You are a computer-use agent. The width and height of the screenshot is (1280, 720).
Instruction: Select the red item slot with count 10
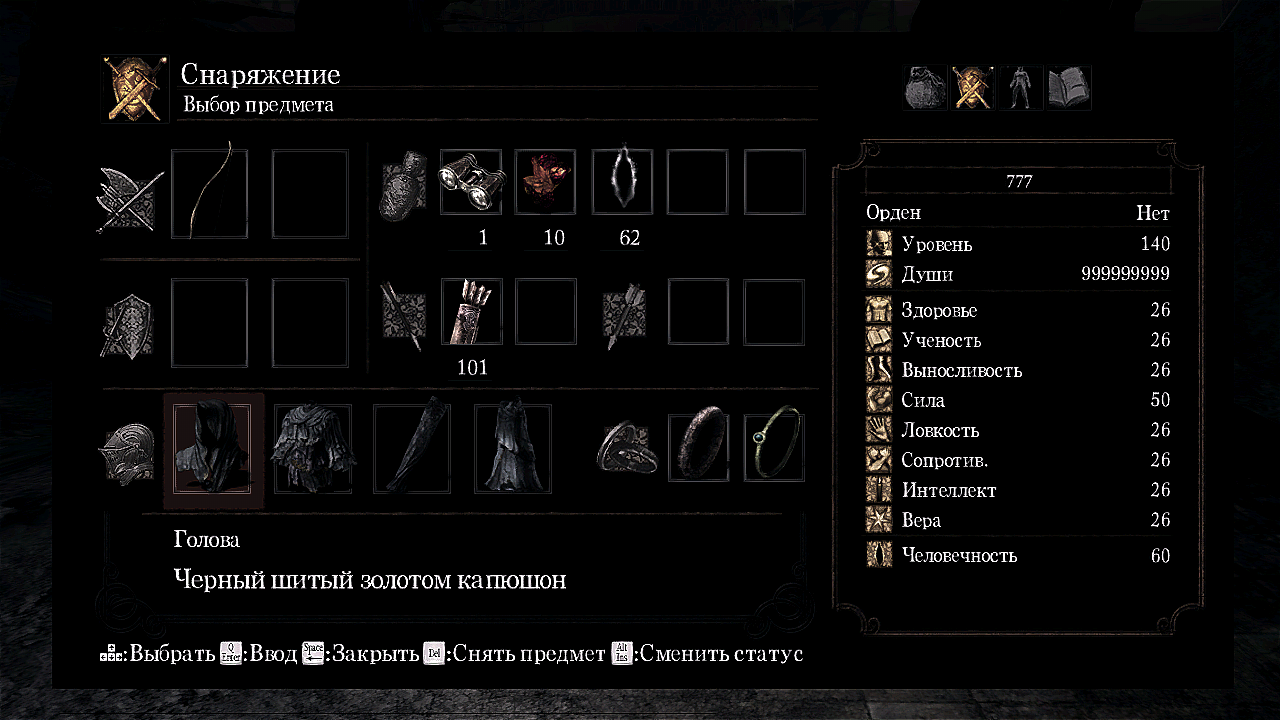545,182
